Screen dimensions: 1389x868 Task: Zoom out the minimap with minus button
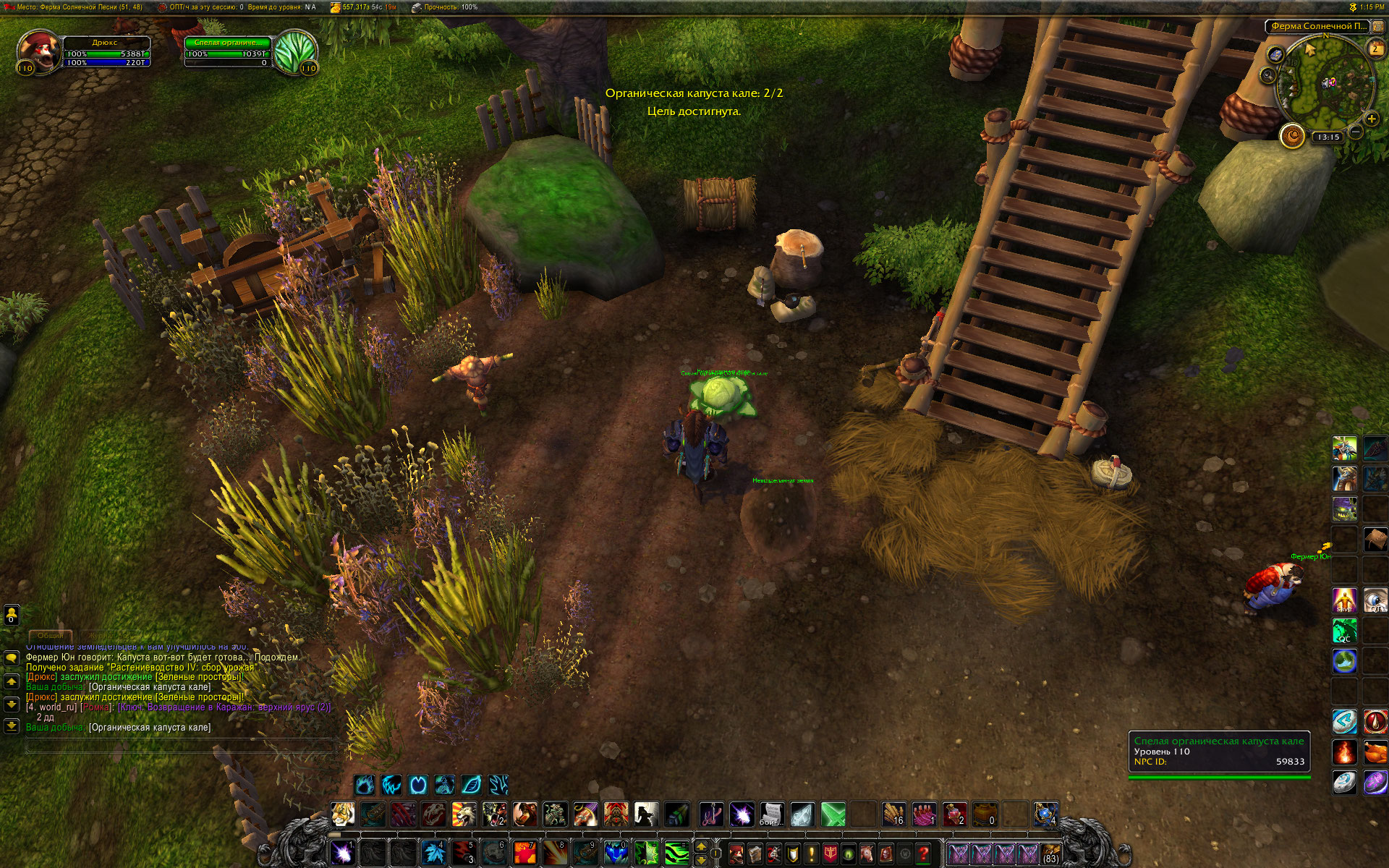pos(1356,132)
